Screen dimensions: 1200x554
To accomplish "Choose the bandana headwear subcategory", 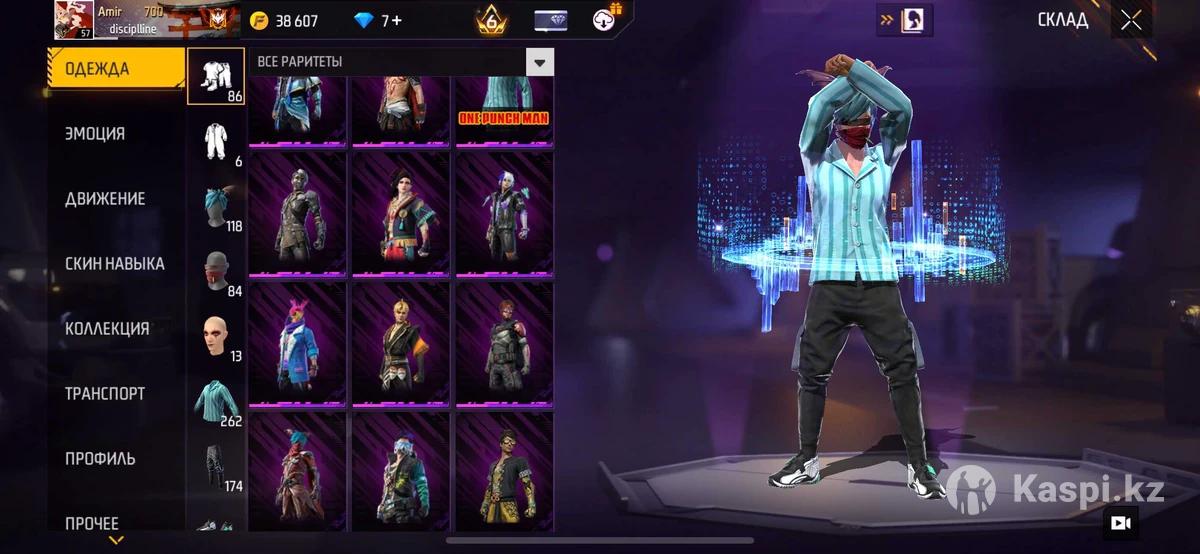I will [x=216, y=206].
